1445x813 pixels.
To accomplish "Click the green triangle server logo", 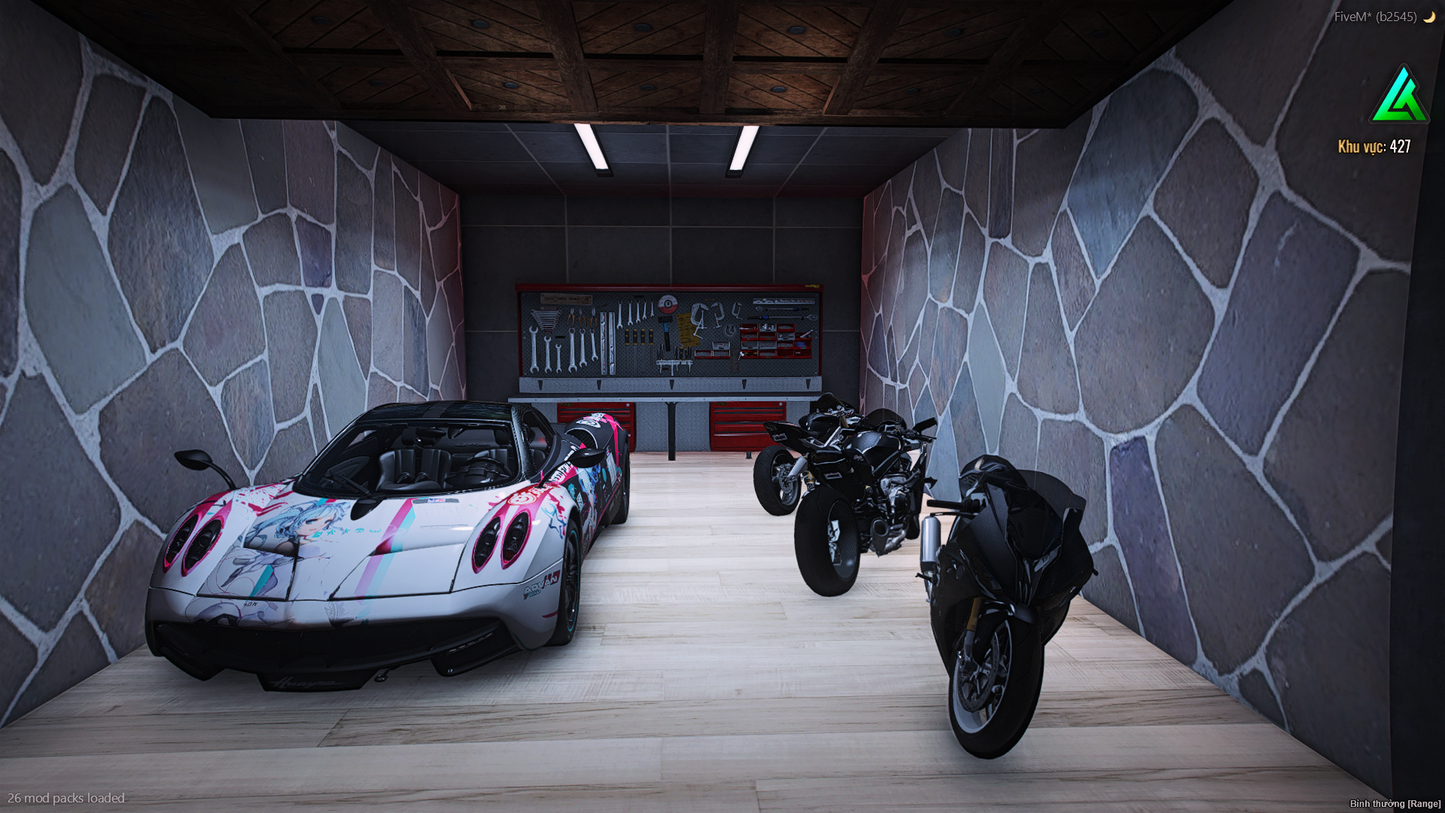I will tap(1399, 96).
